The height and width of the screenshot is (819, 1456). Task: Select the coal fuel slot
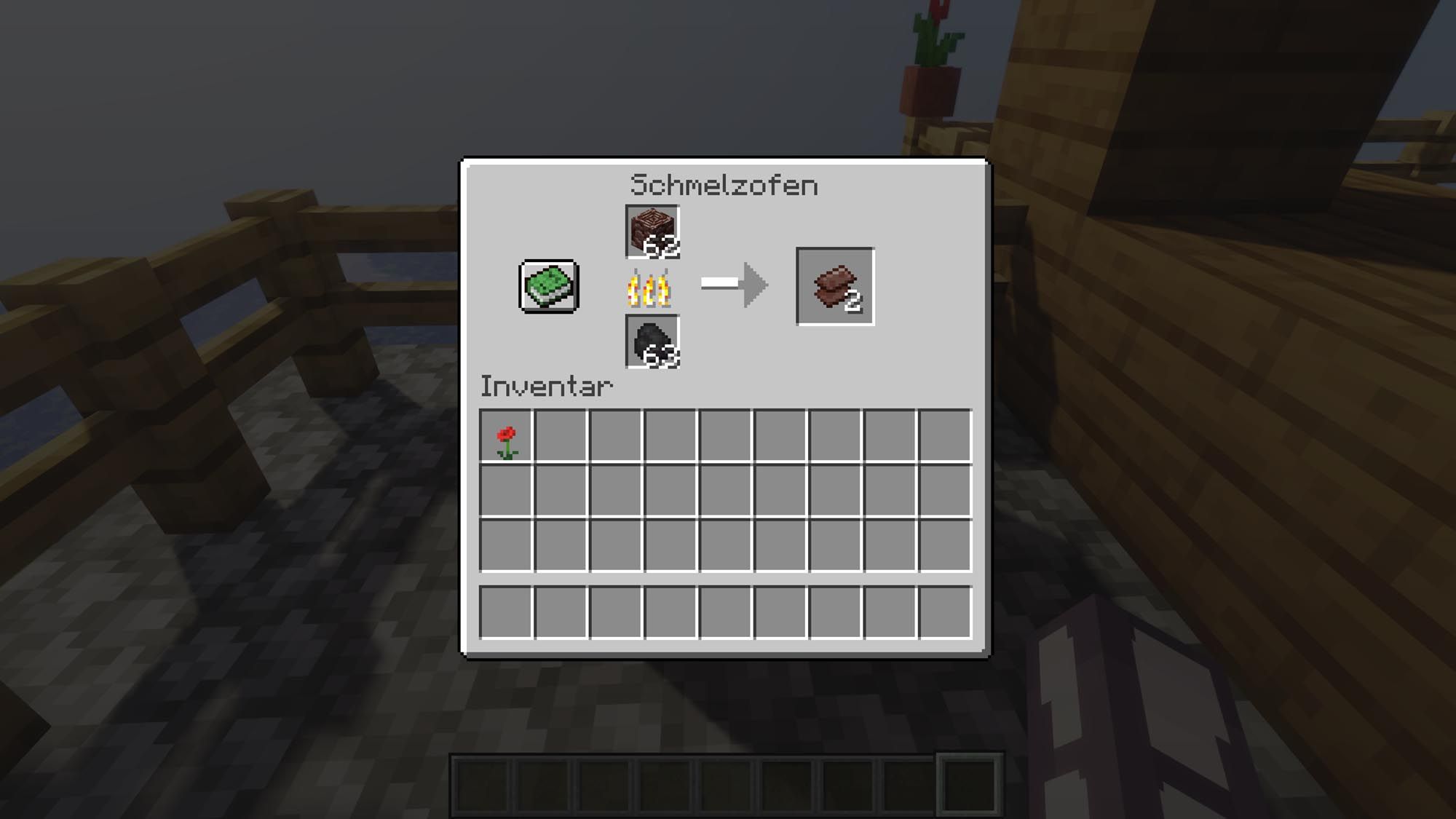click(652, 341)
